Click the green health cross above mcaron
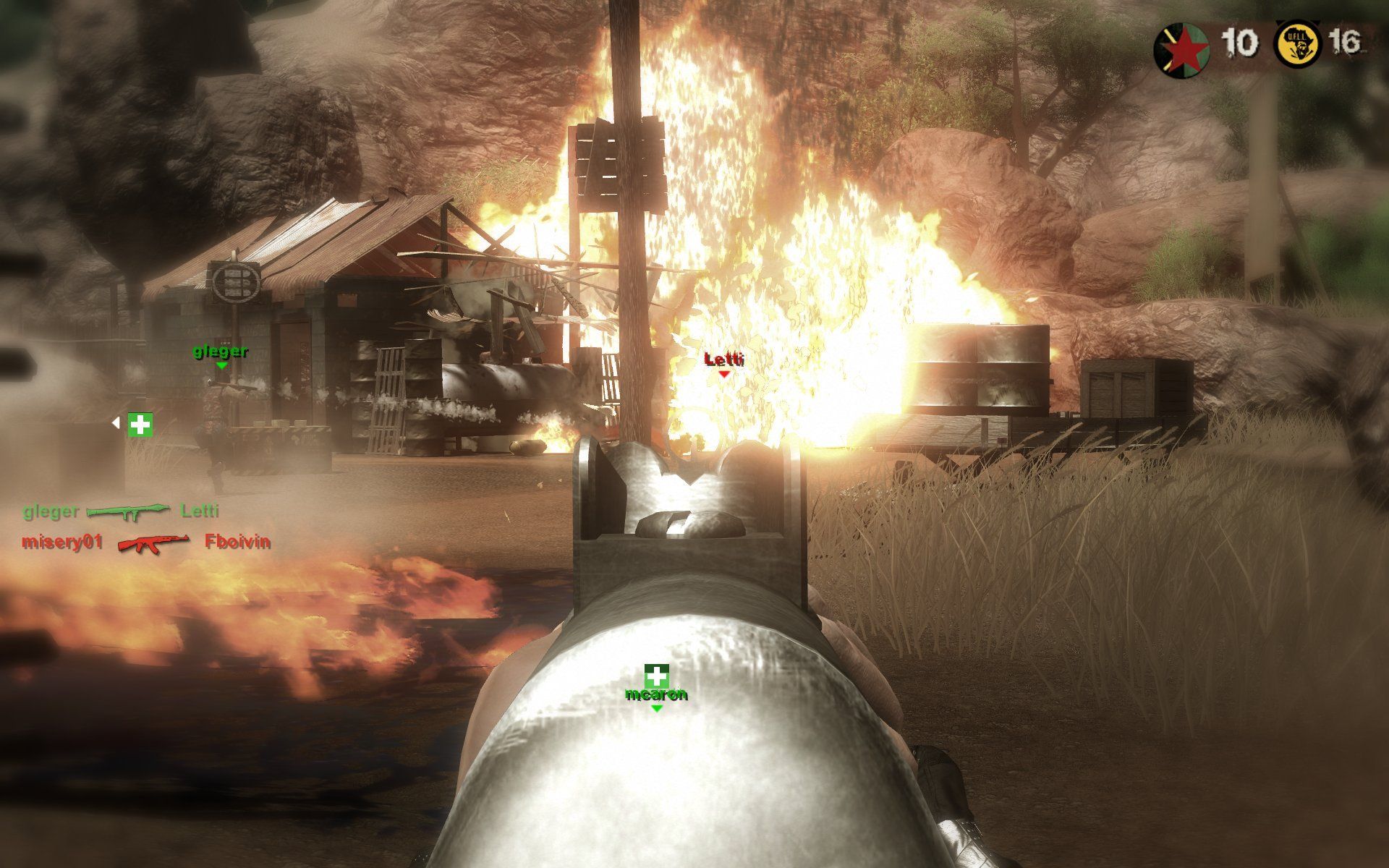Viewport: 1389px width, 868px height. 657,678
